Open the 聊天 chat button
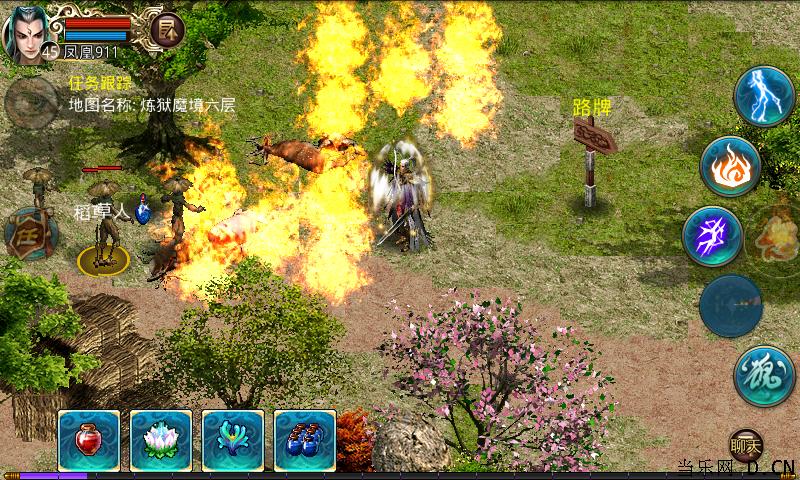 click(x=745, y=444)
